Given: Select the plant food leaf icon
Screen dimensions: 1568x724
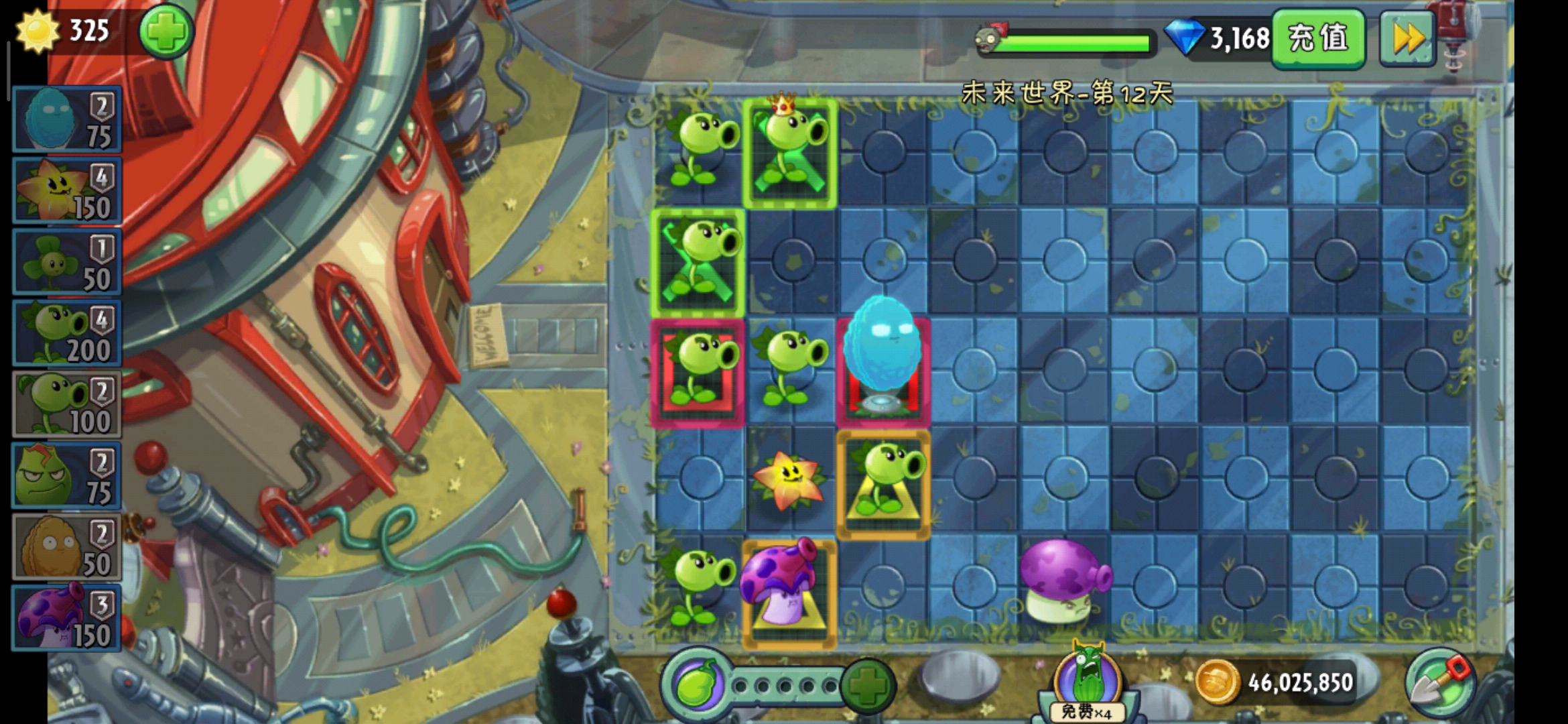Looking at the screenshot, I should pos(698,684).
